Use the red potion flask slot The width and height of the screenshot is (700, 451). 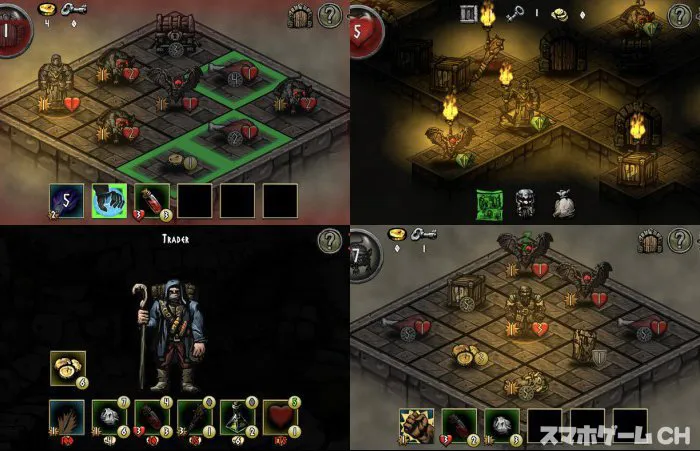click(151, 201)
